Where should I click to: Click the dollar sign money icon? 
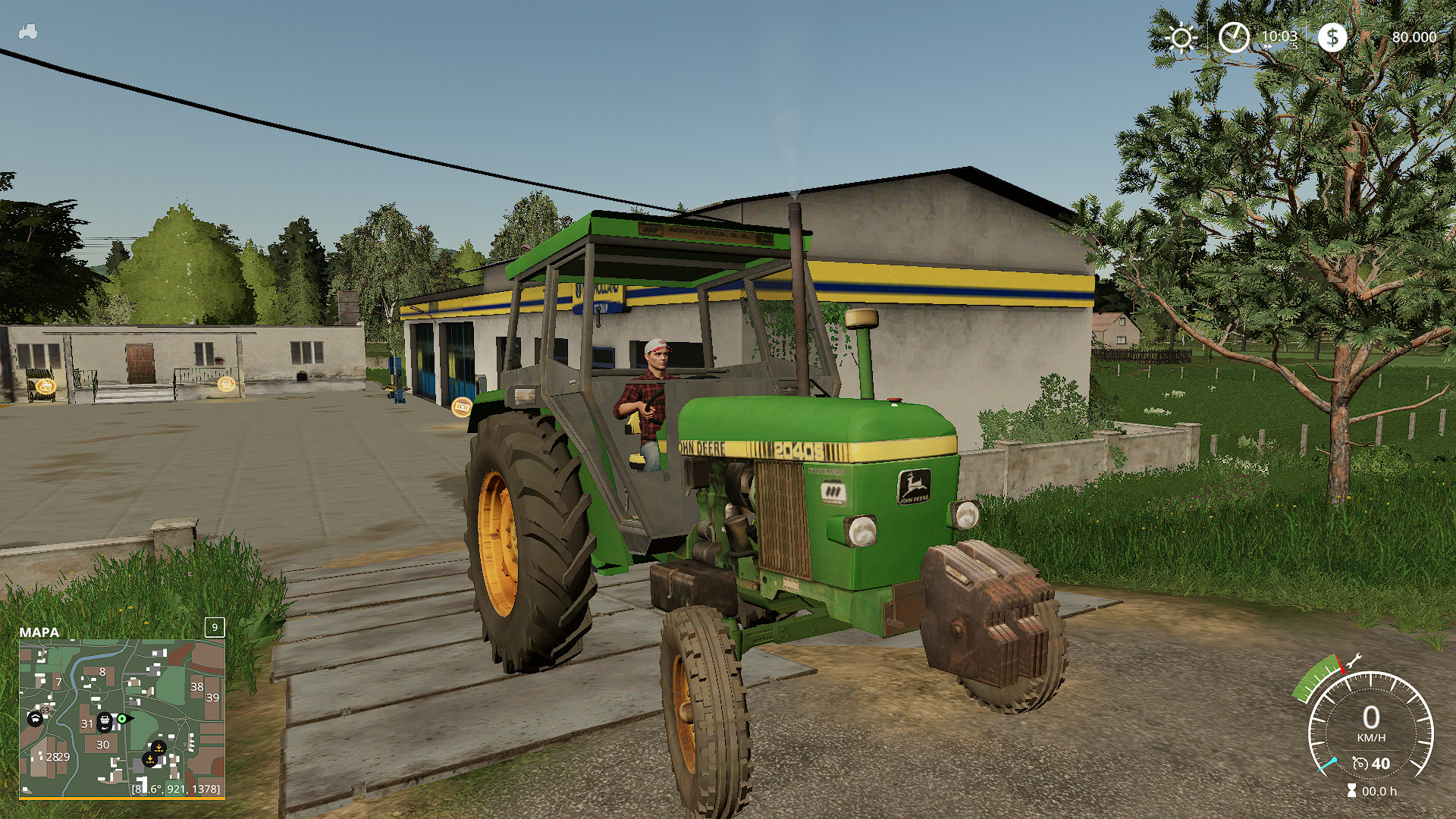click(1332, 38)
